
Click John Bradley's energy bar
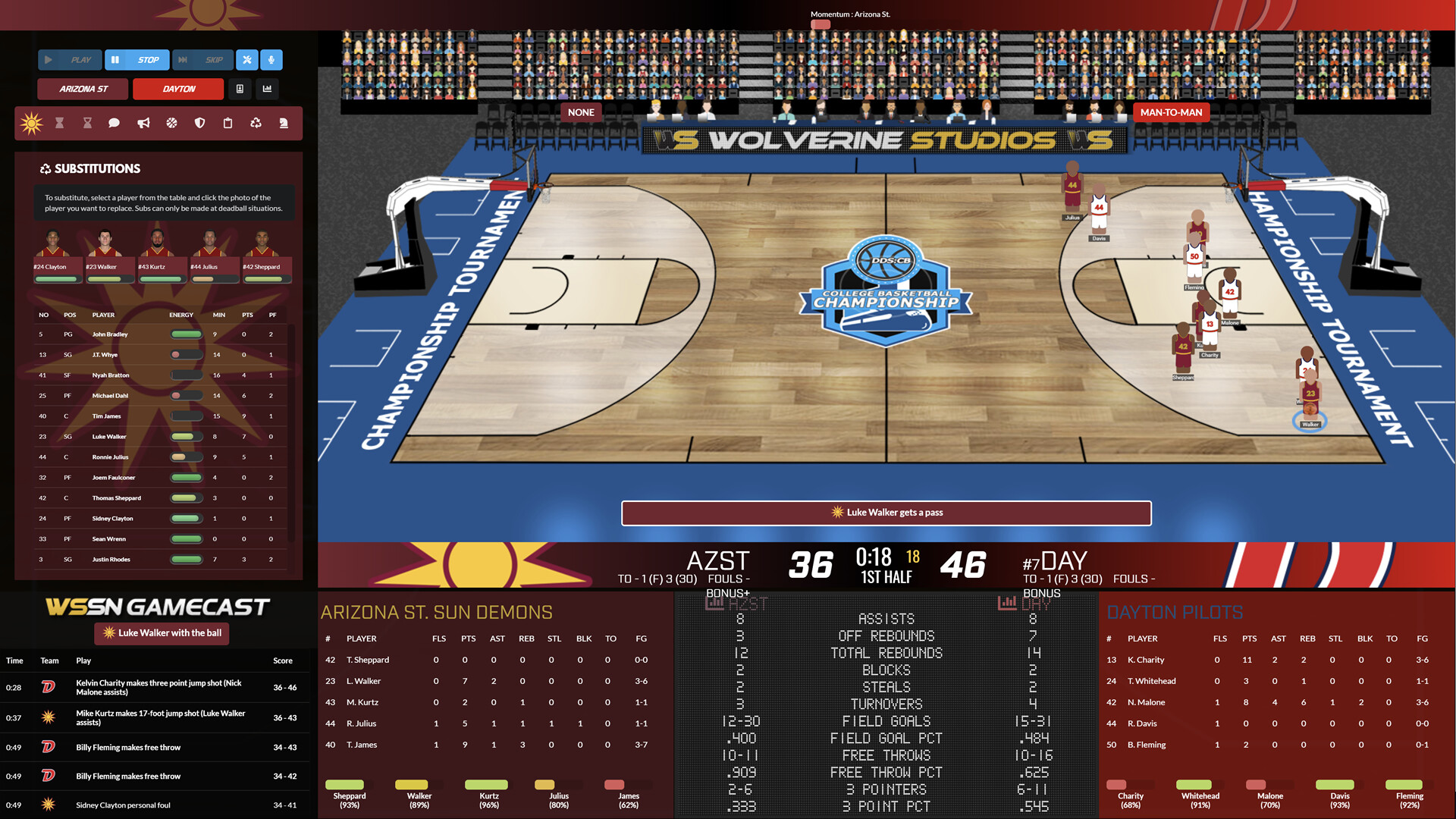[187, 334]
